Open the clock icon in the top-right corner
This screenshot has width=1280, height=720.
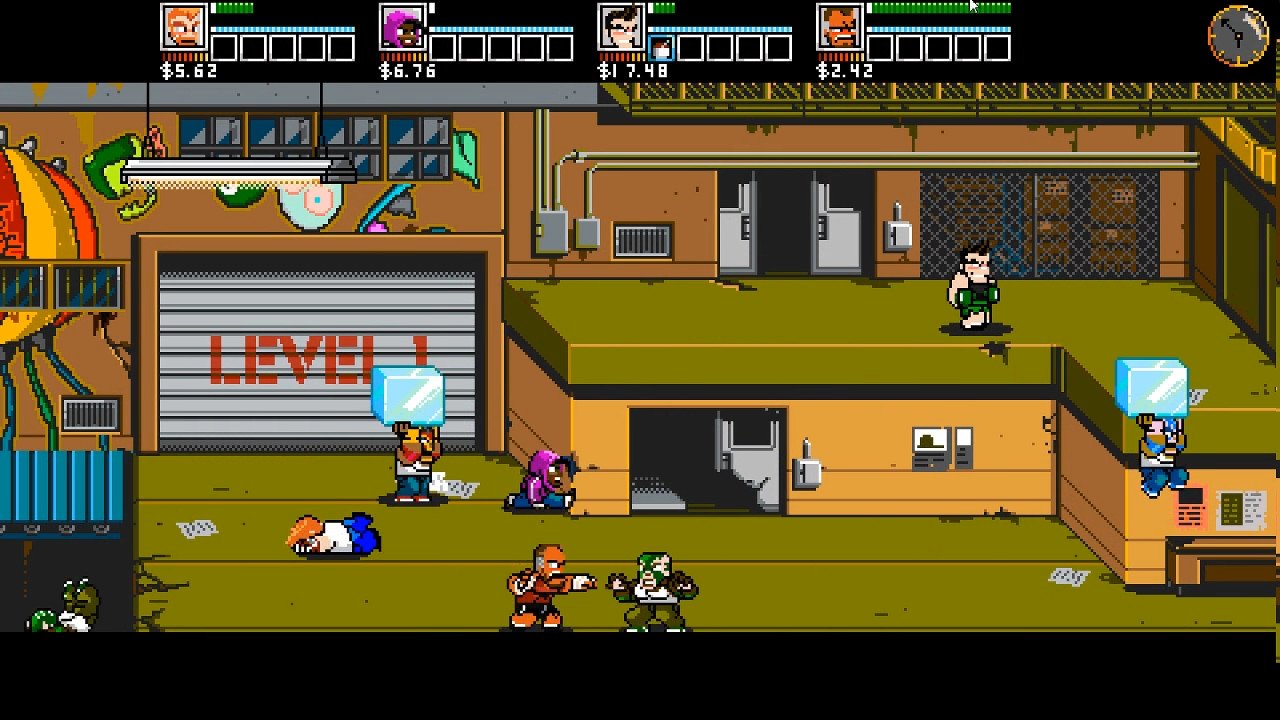point(1236,36)
